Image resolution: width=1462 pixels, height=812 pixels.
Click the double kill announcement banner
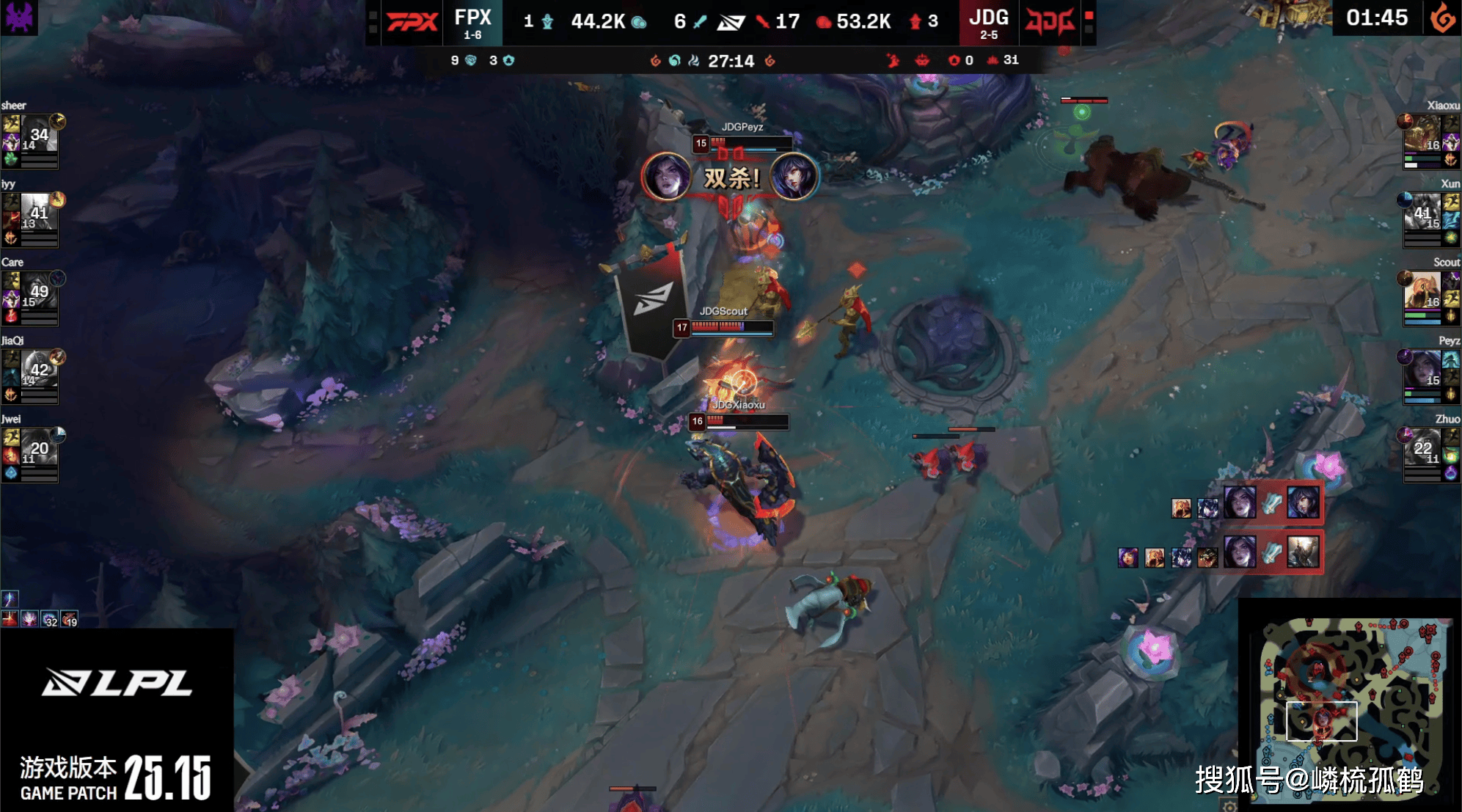(731, 178)
